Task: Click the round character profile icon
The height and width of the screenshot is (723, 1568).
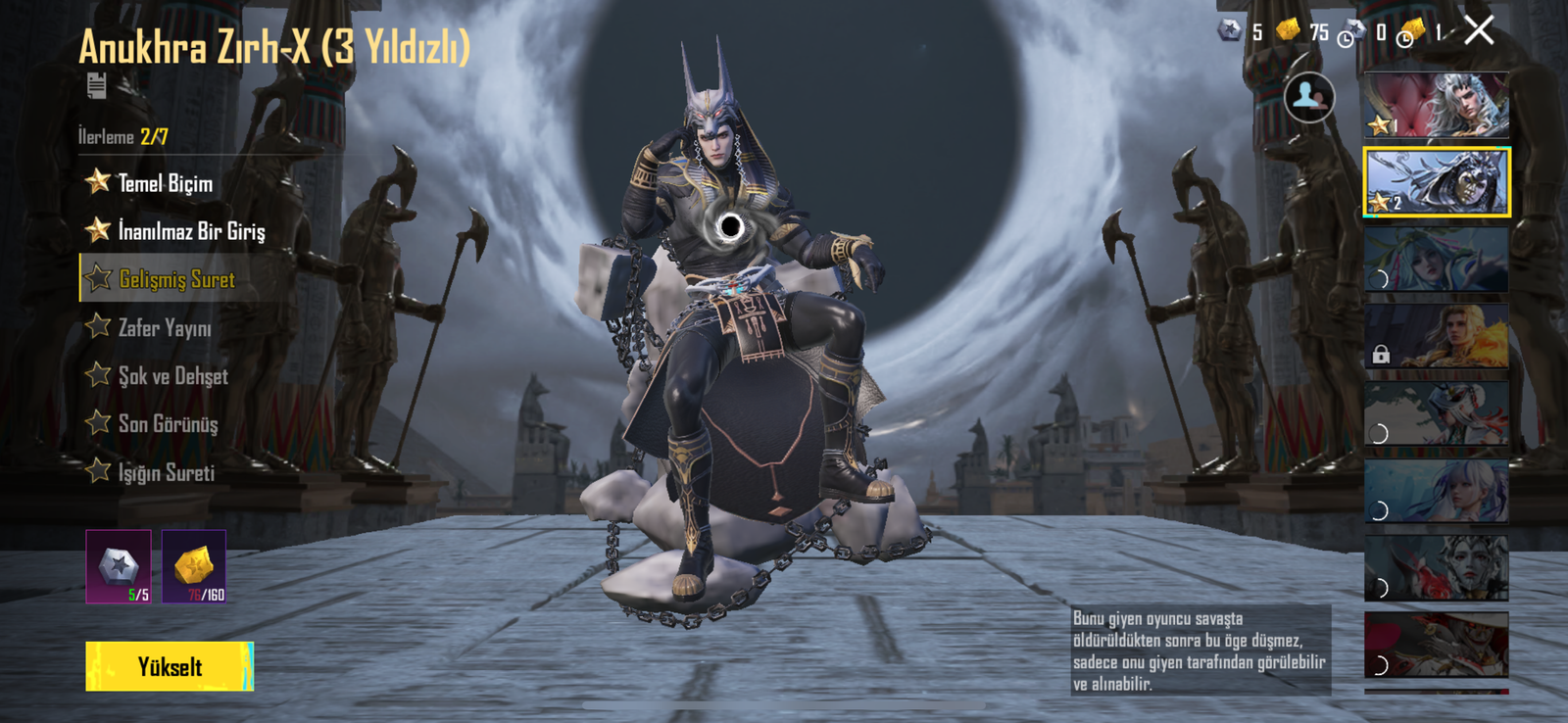Action: (x=1308, y=97)
